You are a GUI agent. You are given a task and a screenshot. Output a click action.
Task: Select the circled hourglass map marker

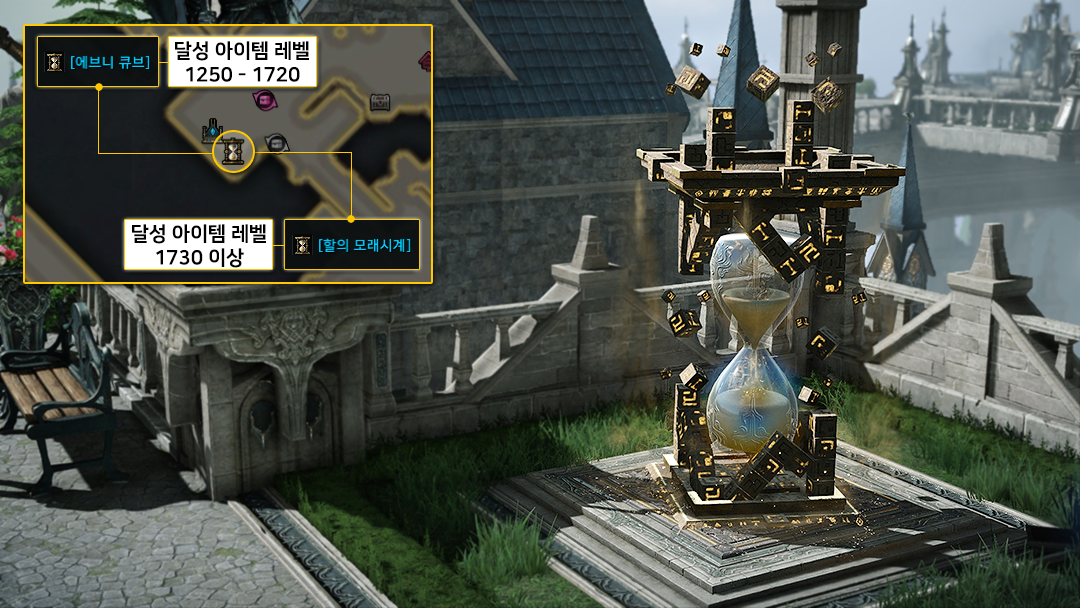(x=234, y=152)
